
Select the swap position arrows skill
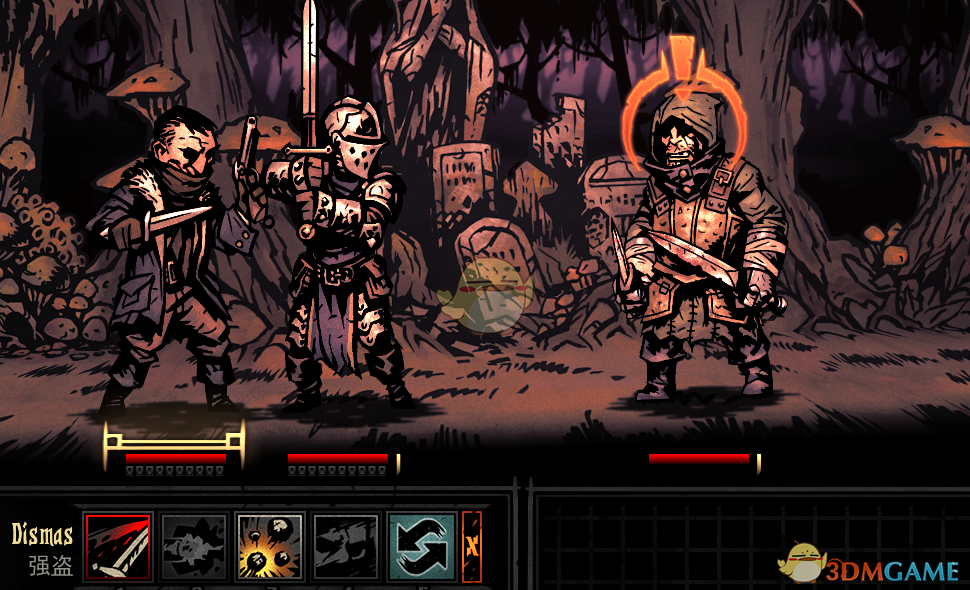click(x=422, y=547)
